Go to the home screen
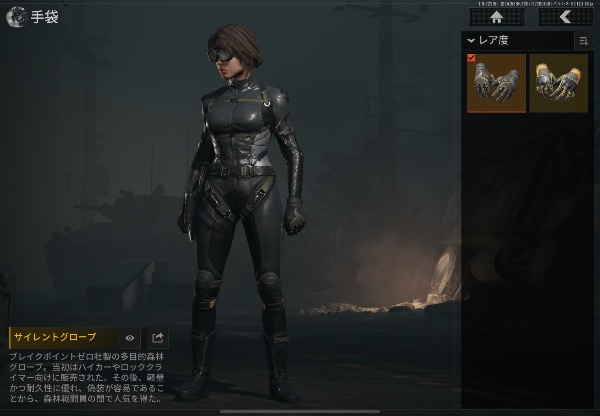 coord(496,16)
